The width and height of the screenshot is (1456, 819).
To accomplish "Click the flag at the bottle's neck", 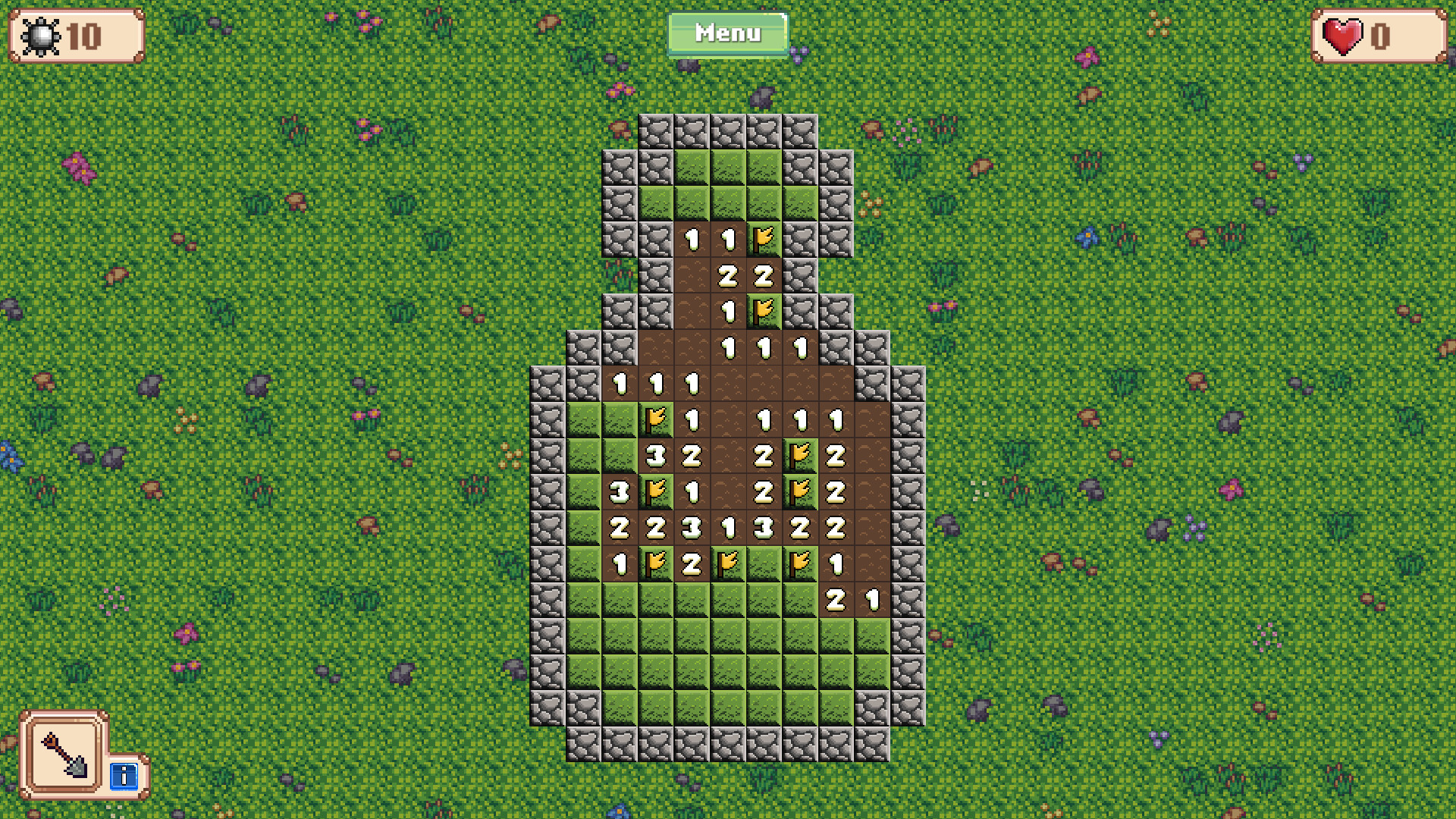I will coord(764,309).
